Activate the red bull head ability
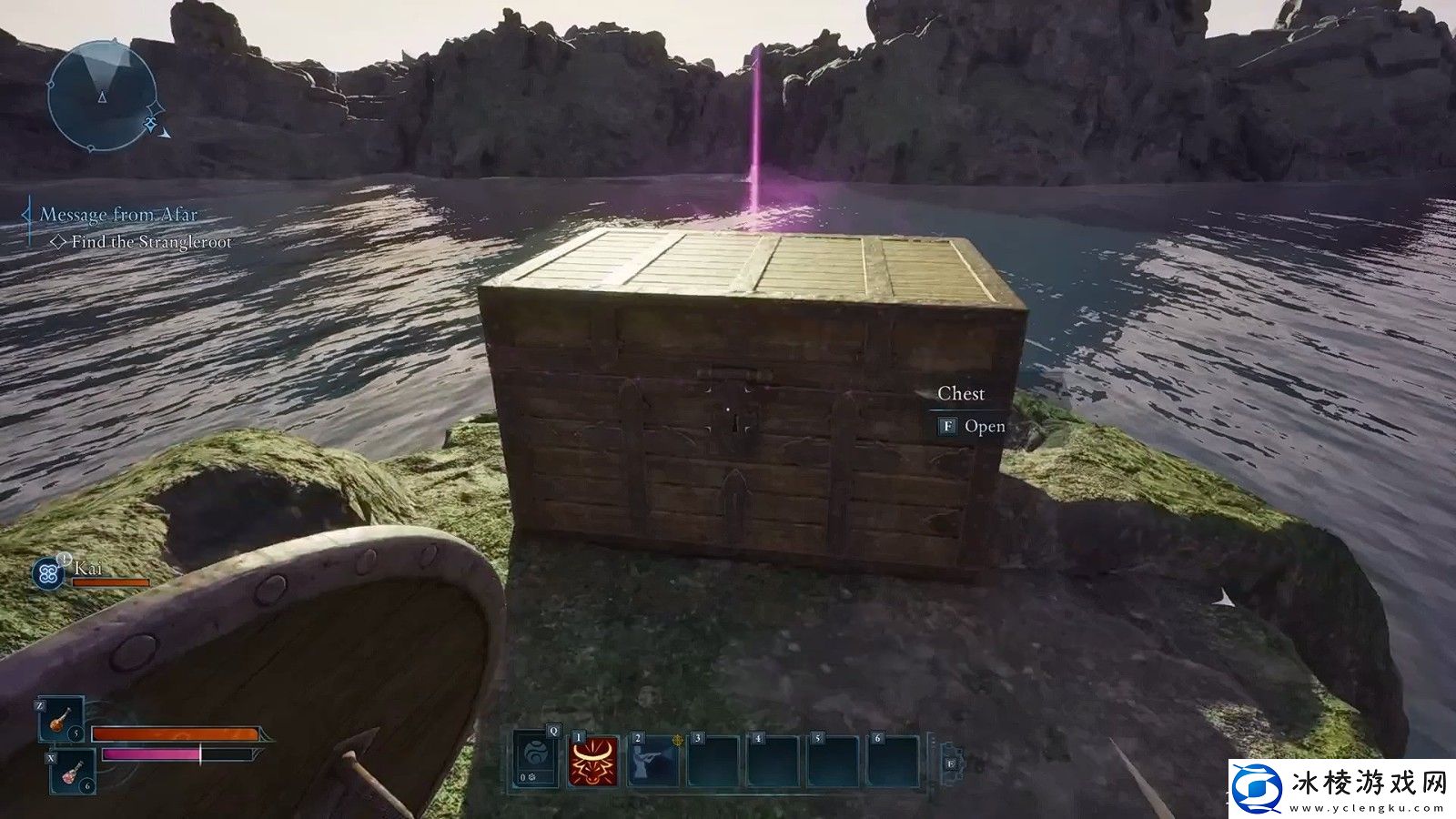The width and height of the screenshot is (1456, 819). pyautogui.click(x=593, y=761)
